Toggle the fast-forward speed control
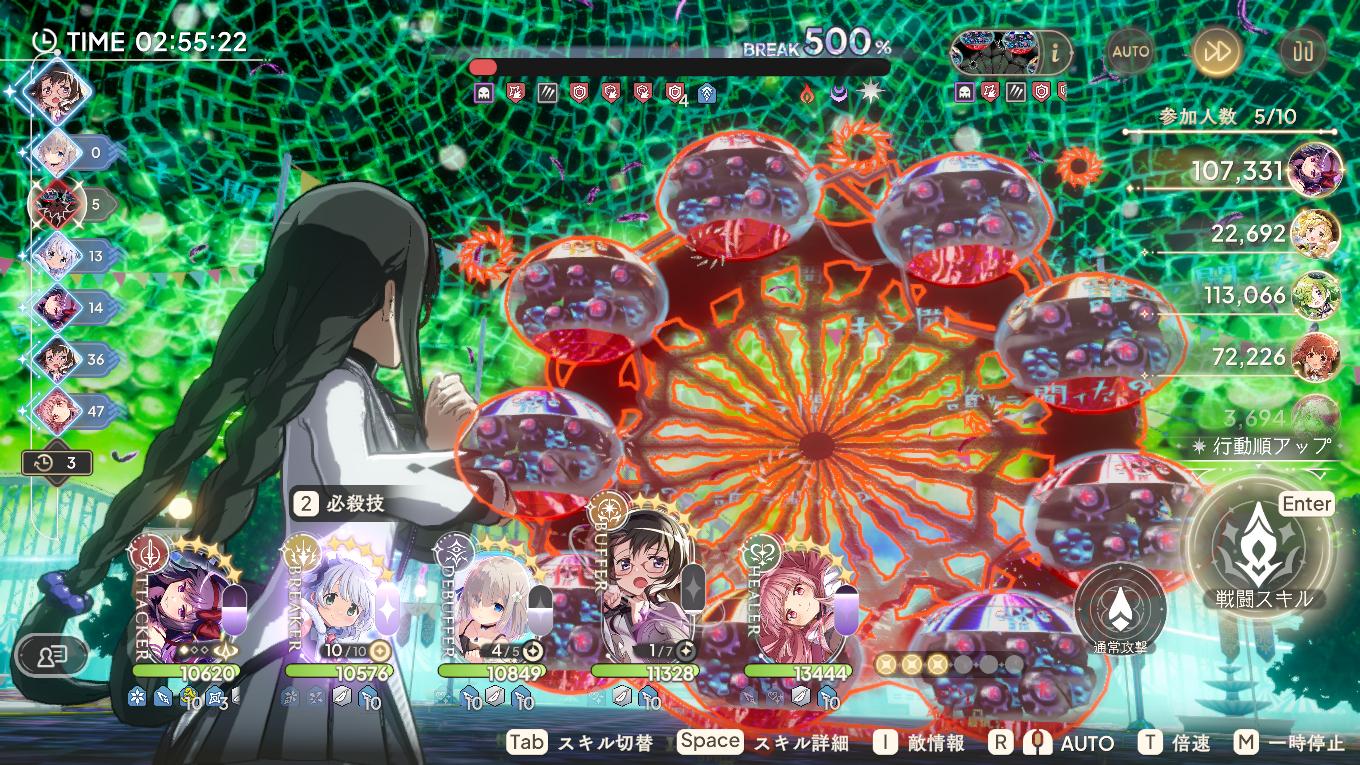The width and height of the screenshot is (1360, 765). [x=1216, y=52]
